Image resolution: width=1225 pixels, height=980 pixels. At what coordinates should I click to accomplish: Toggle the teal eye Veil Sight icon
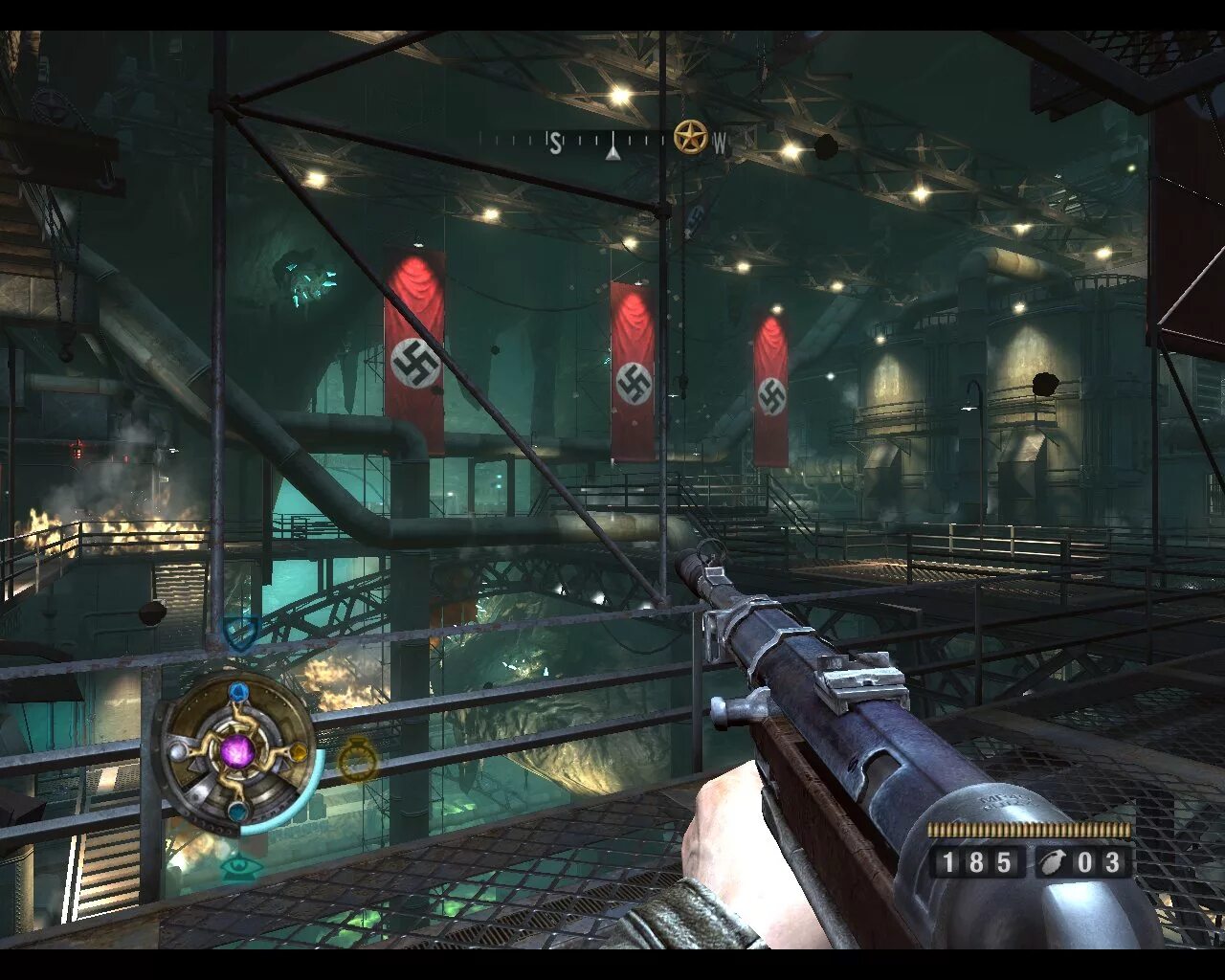point(241,867)
